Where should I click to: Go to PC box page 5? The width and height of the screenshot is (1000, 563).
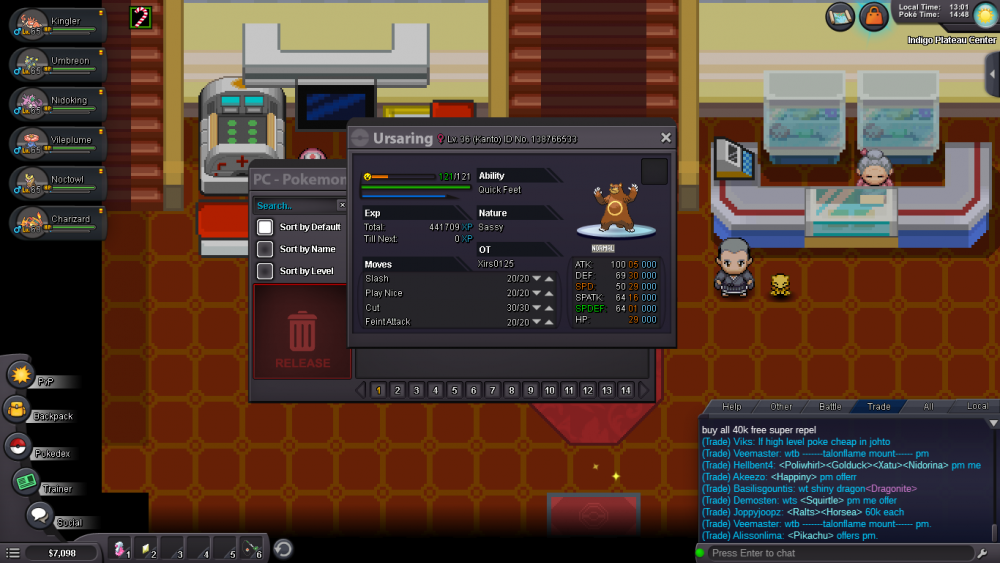454,390
